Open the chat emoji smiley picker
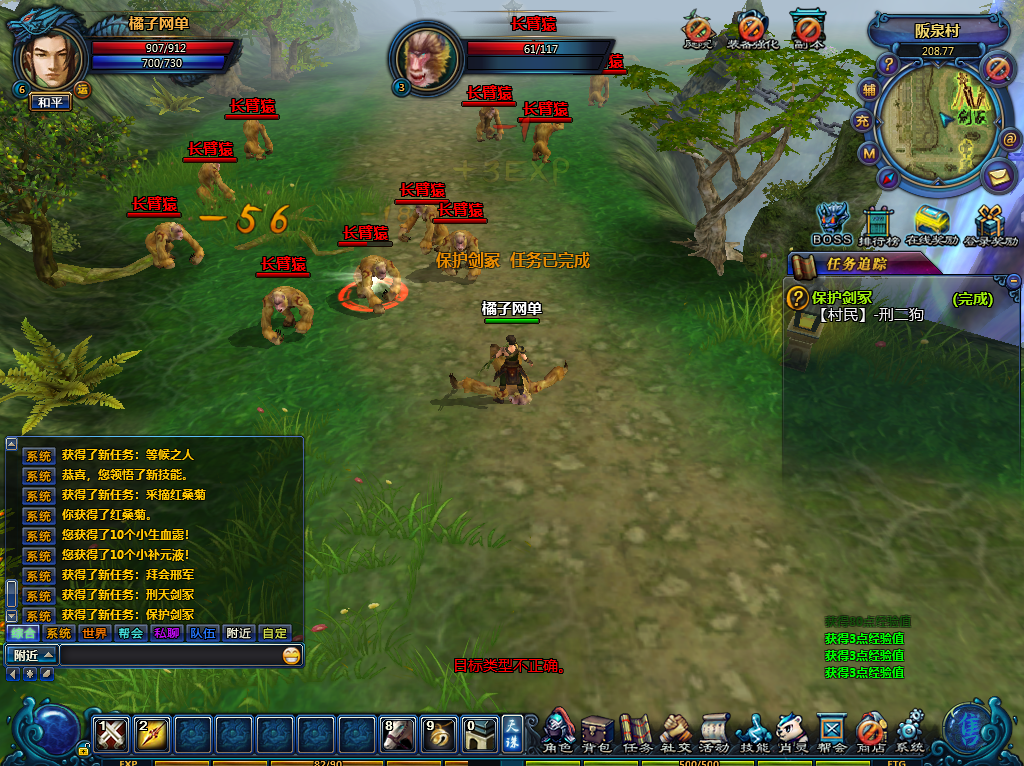 coord(291,655)
